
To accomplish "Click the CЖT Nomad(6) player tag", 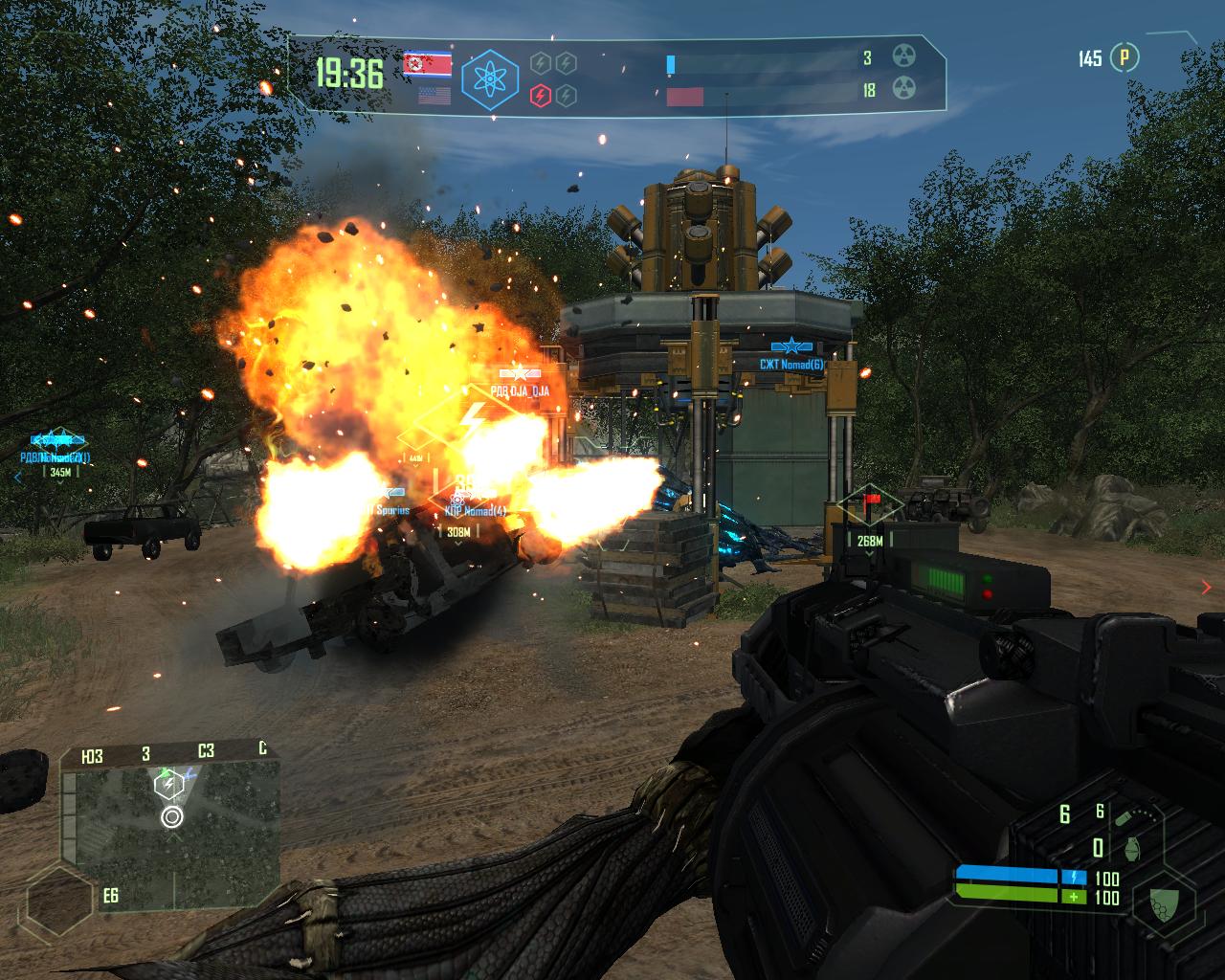I will [791, 364].
